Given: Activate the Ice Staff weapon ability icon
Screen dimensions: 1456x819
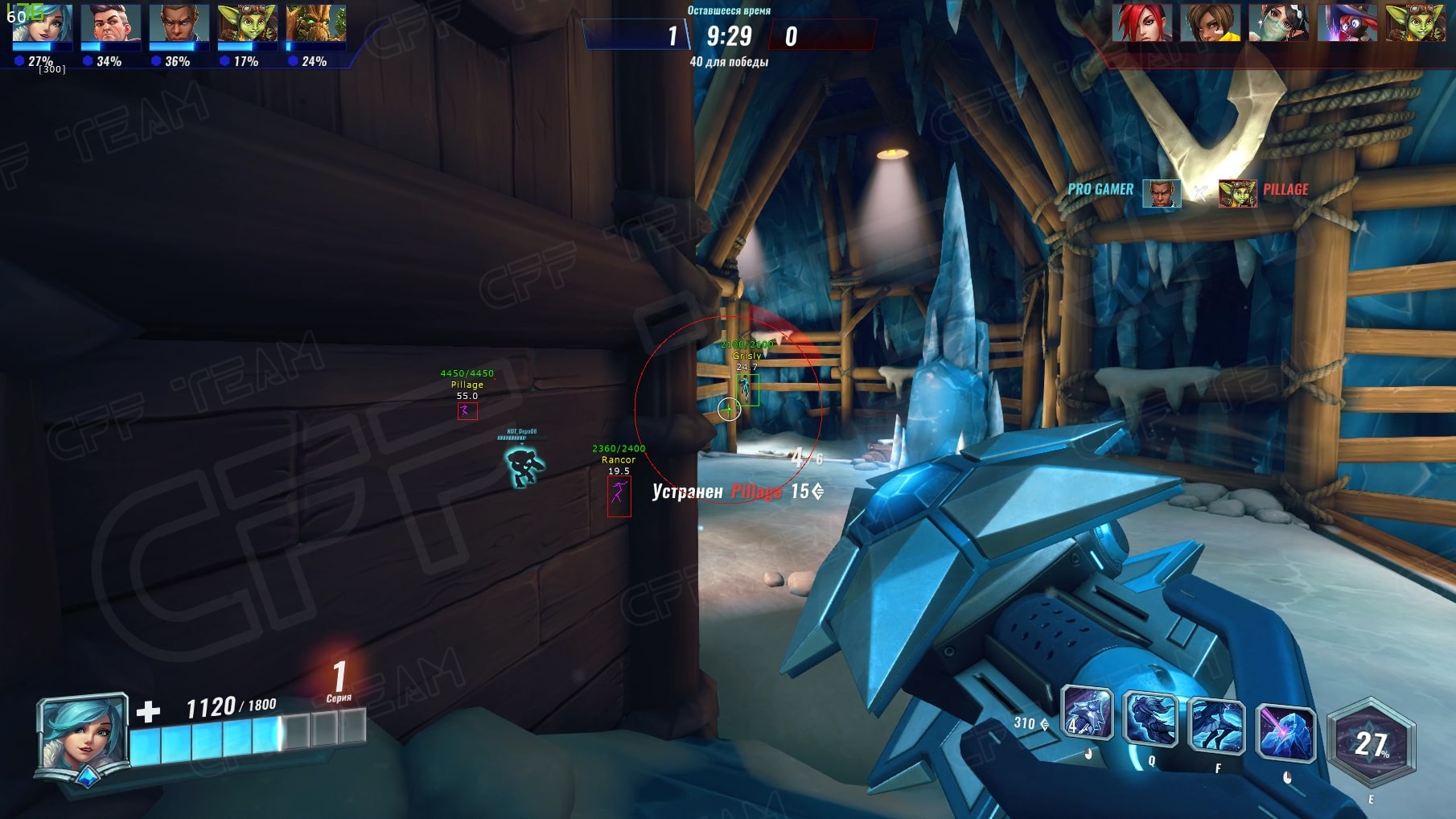Looking at the screenshot, I should tap(1087, 714).
